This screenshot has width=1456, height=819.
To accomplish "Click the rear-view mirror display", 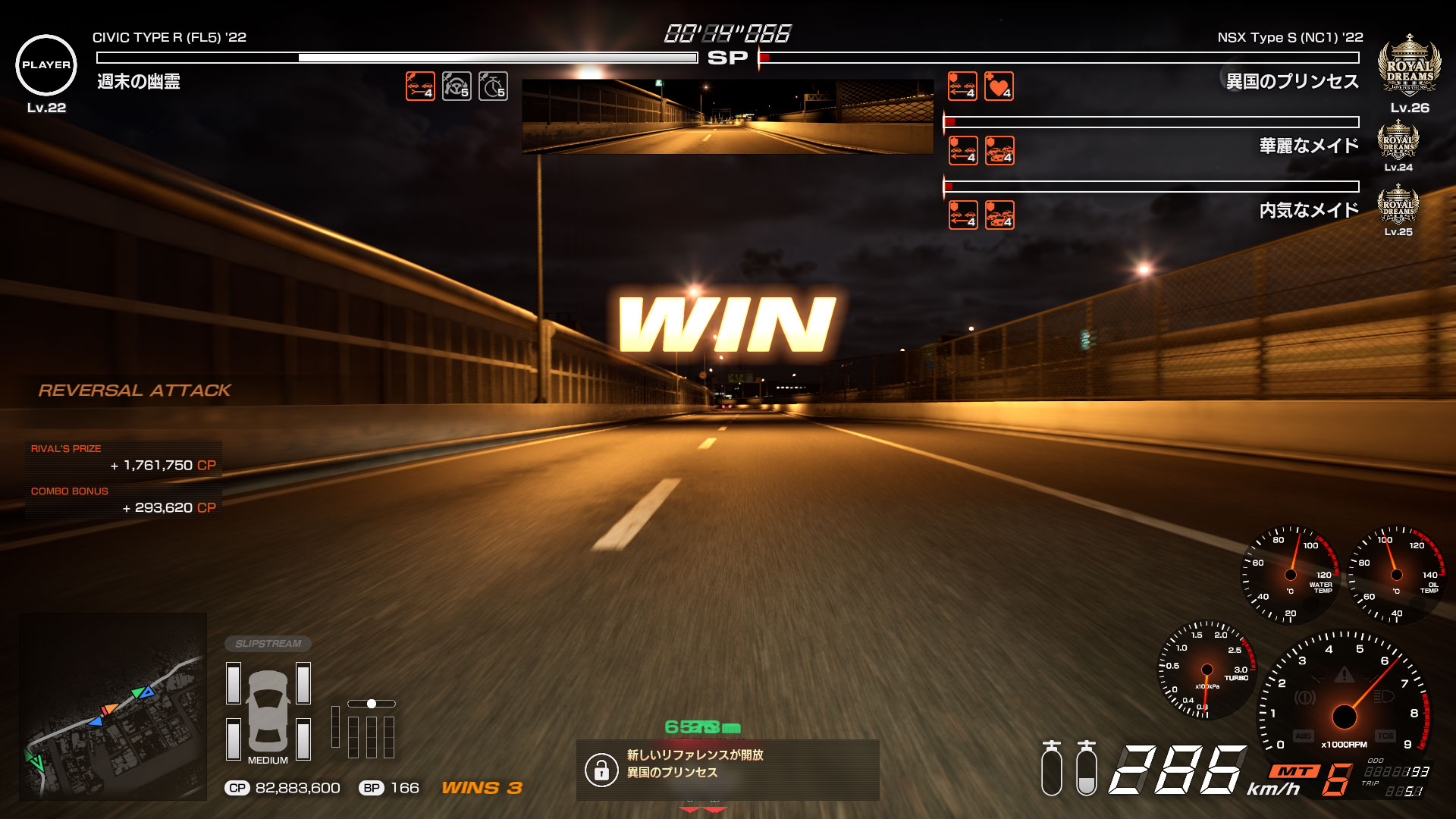I will 727,117.
